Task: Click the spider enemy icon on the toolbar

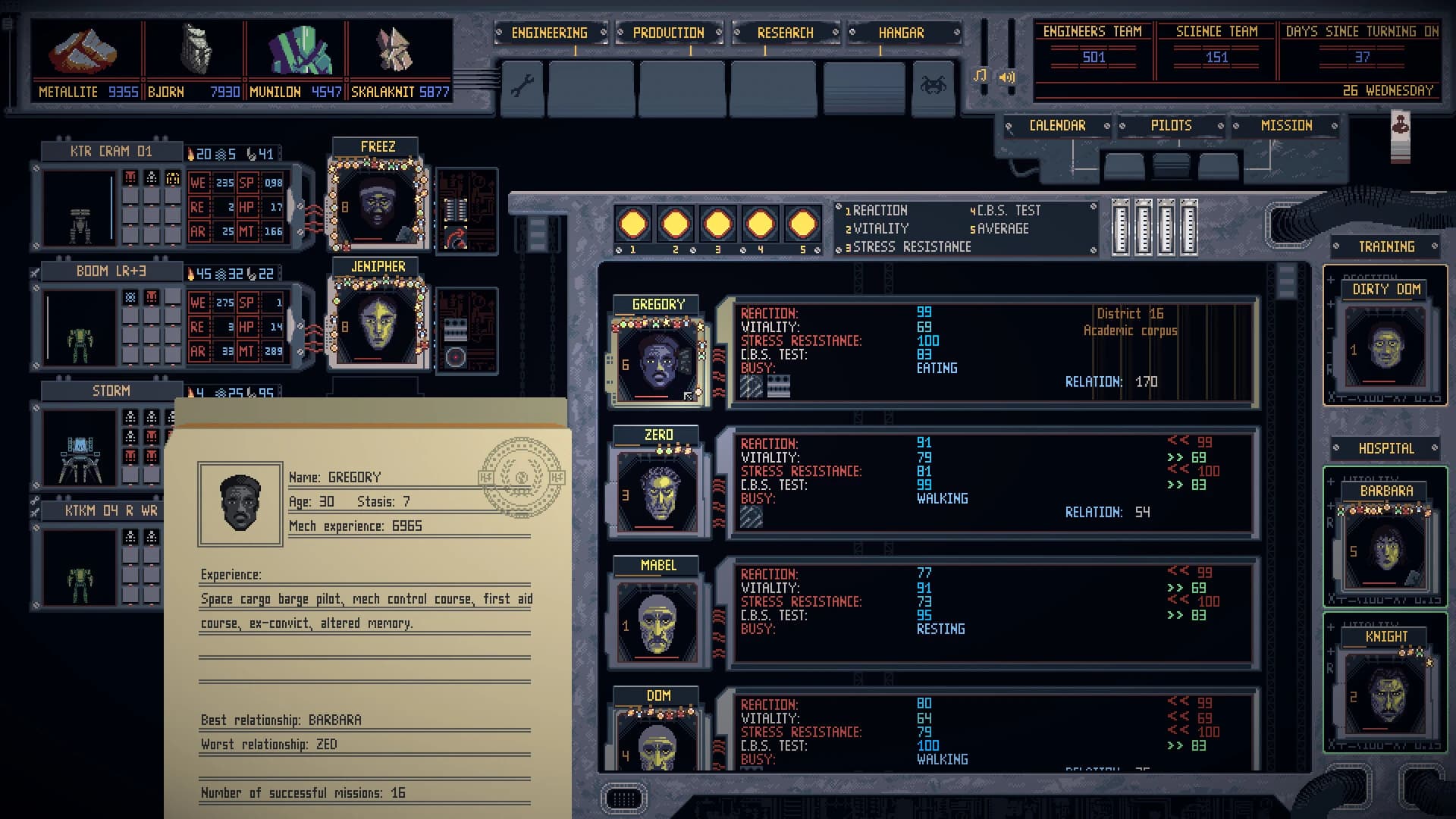Action: tap(934, 85)
